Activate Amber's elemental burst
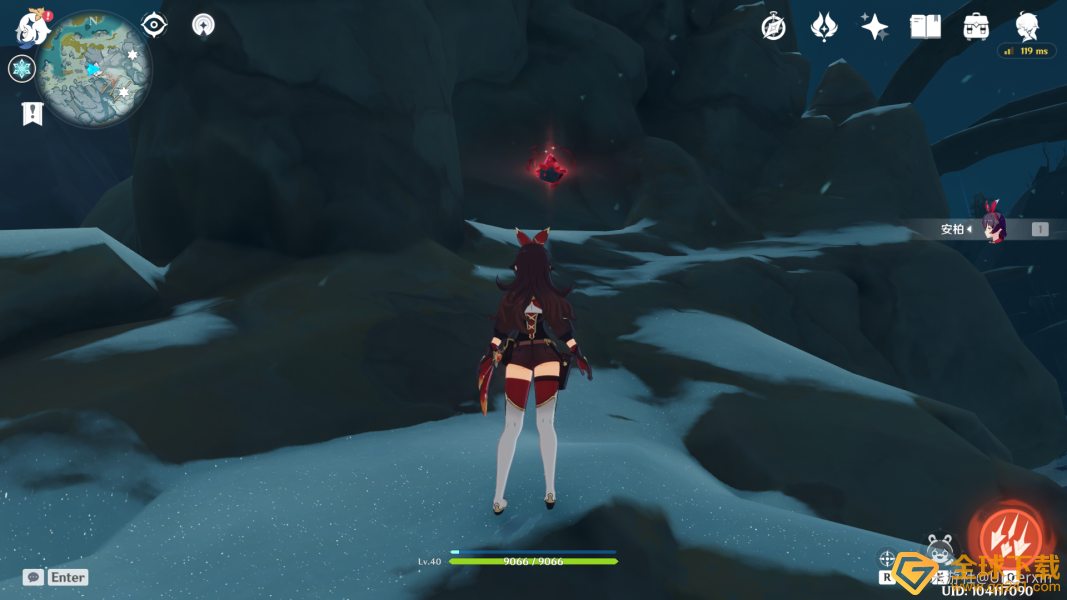The image size is (1067, 600). [1010, 536]
